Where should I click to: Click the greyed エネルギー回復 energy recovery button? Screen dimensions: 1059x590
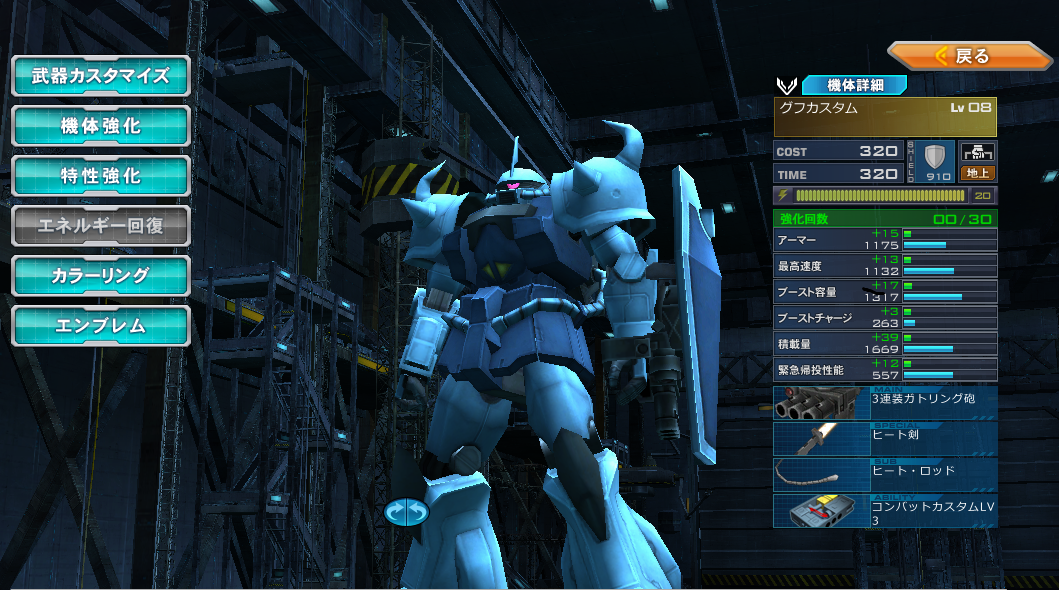pos(100,226)
